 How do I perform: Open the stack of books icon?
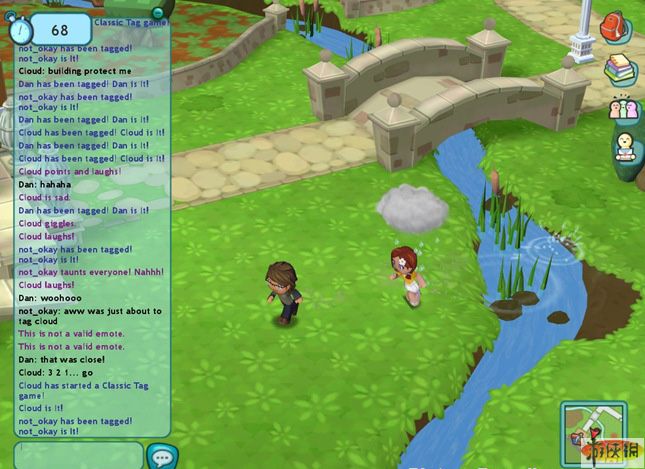tap(619, 69)
